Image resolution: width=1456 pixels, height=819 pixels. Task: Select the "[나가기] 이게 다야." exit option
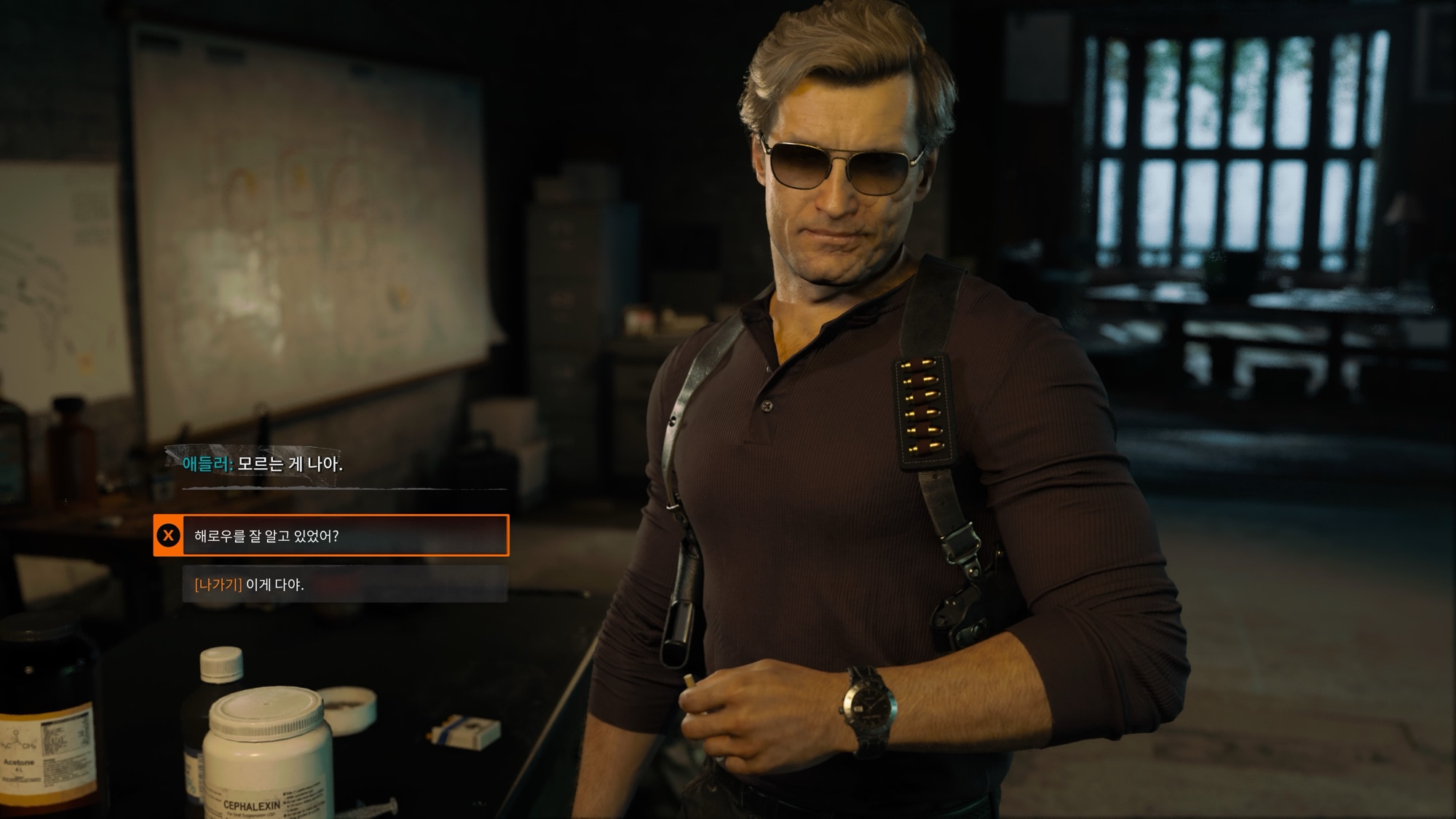coord(344,584)
